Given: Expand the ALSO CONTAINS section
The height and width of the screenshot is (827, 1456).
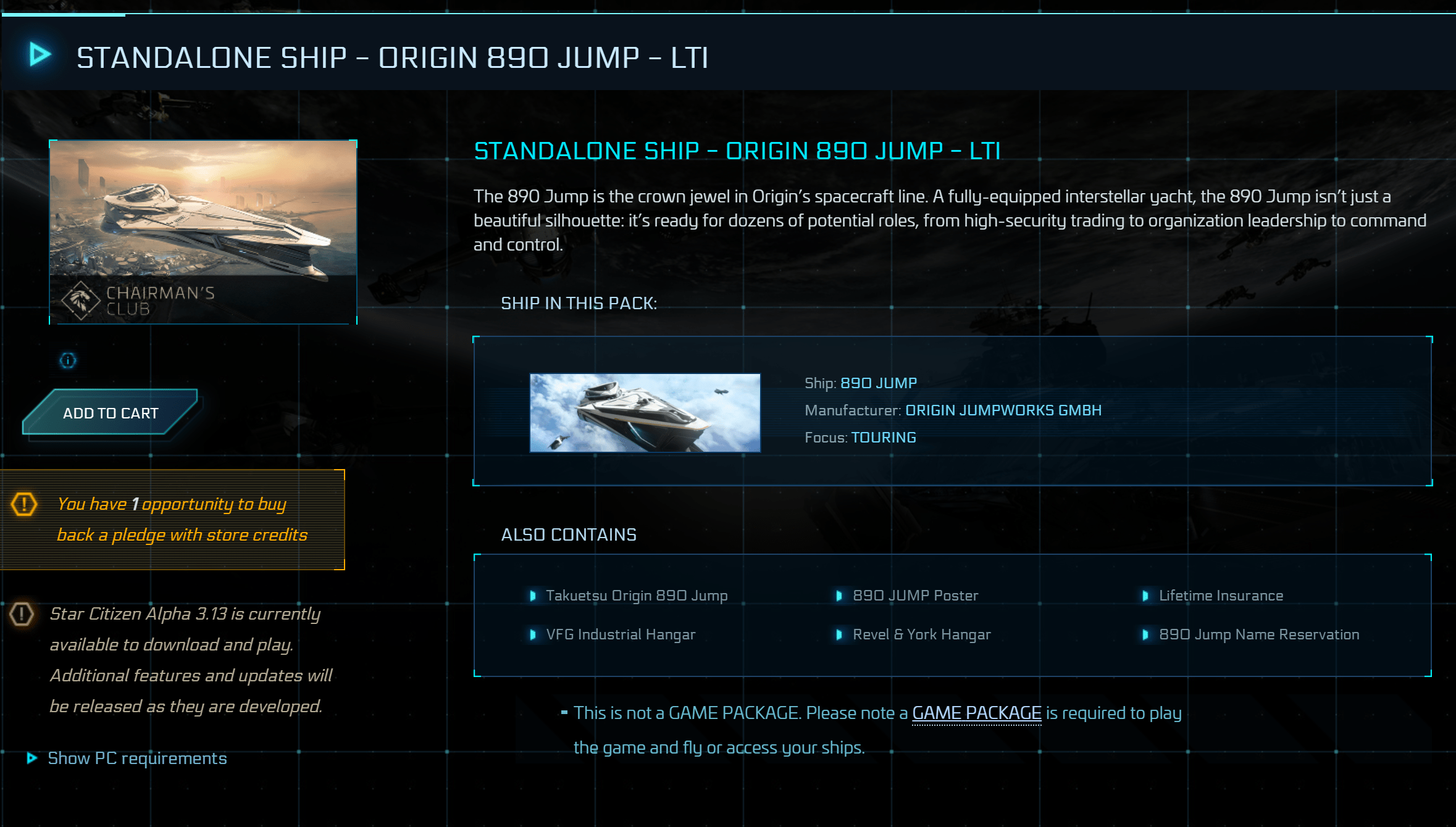Looking at the screenshot, I should 569,534.
